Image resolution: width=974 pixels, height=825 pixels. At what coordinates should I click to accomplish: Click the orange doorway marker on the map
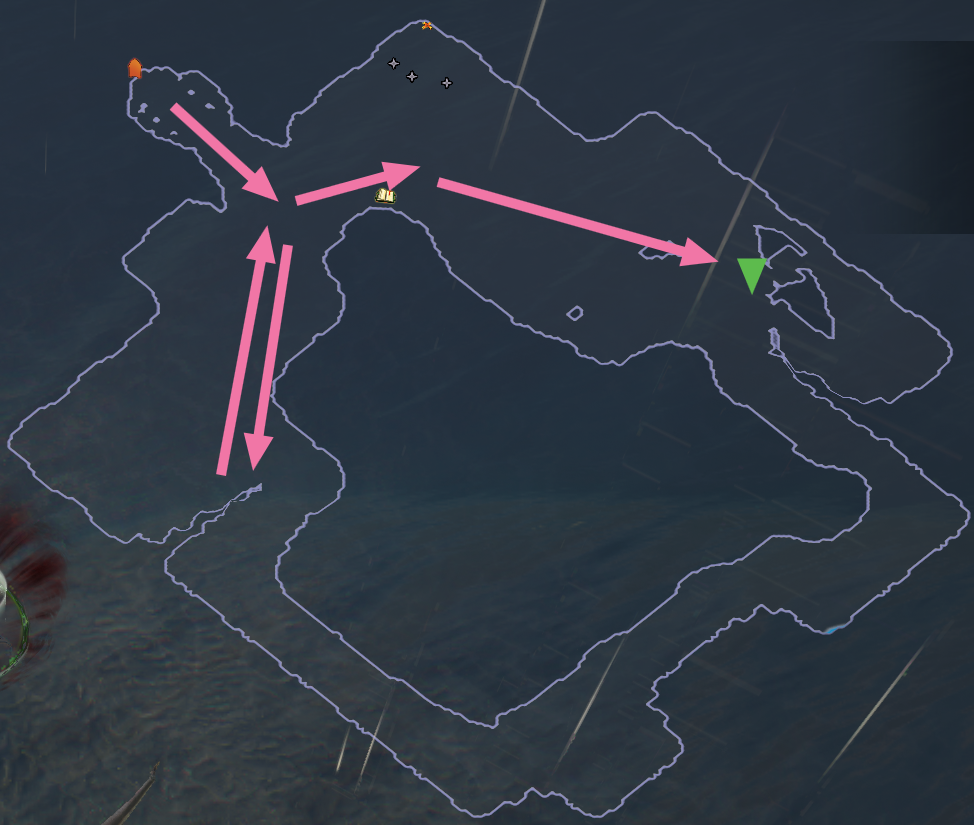click(134, 68)
